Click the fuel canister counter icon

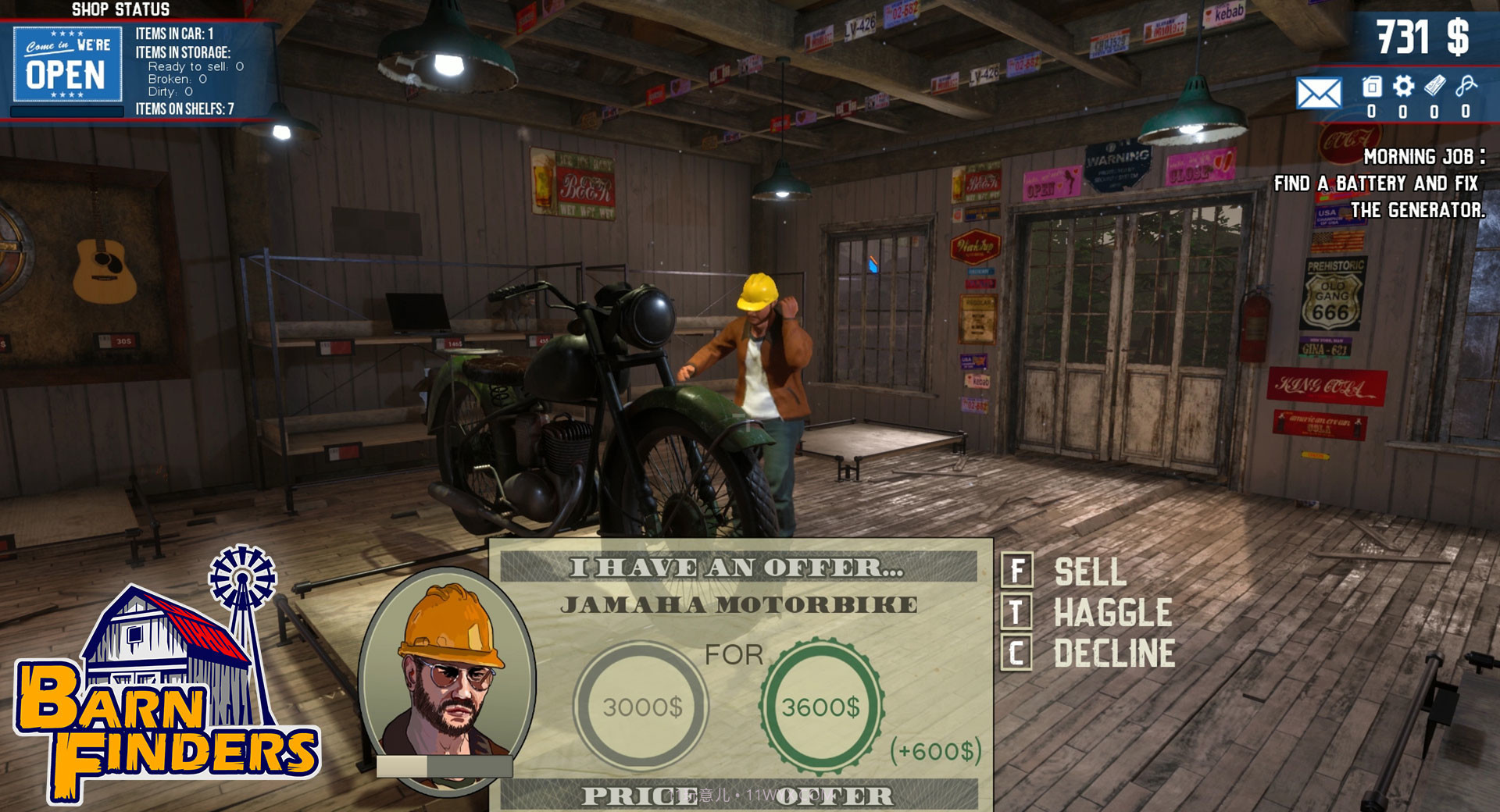point(1372,86)
